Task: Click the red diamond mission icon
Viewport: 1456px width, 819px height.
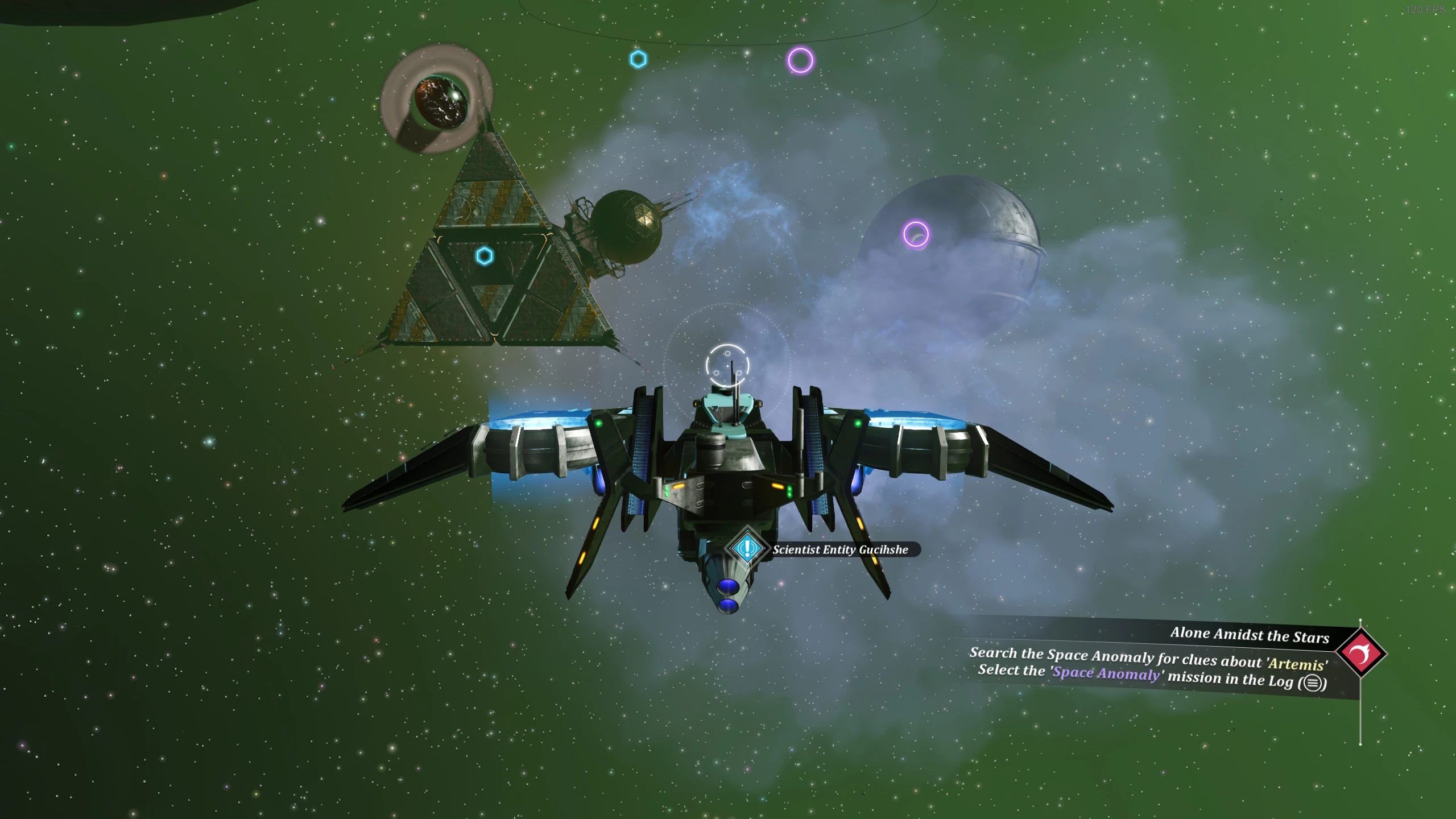Action: (1361, 653)
